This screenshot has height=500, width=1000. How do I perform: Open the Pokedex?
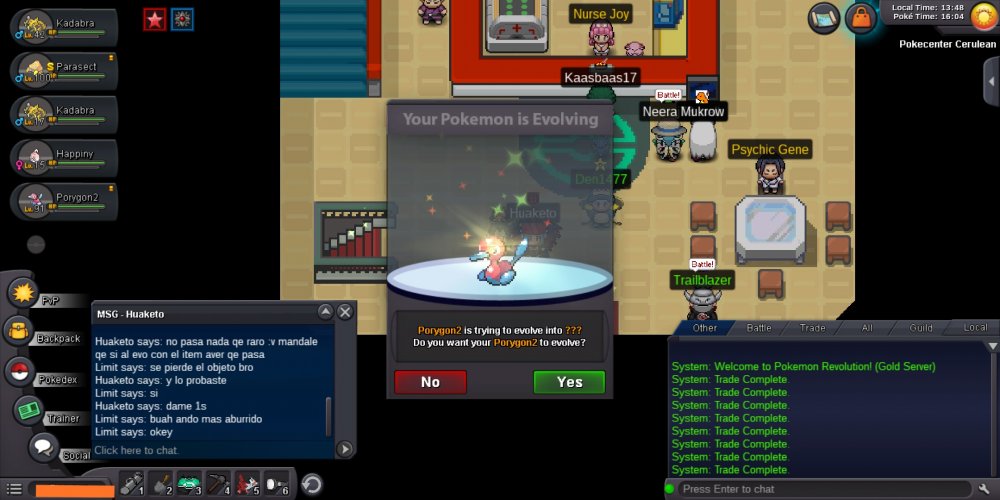(19, 372)
